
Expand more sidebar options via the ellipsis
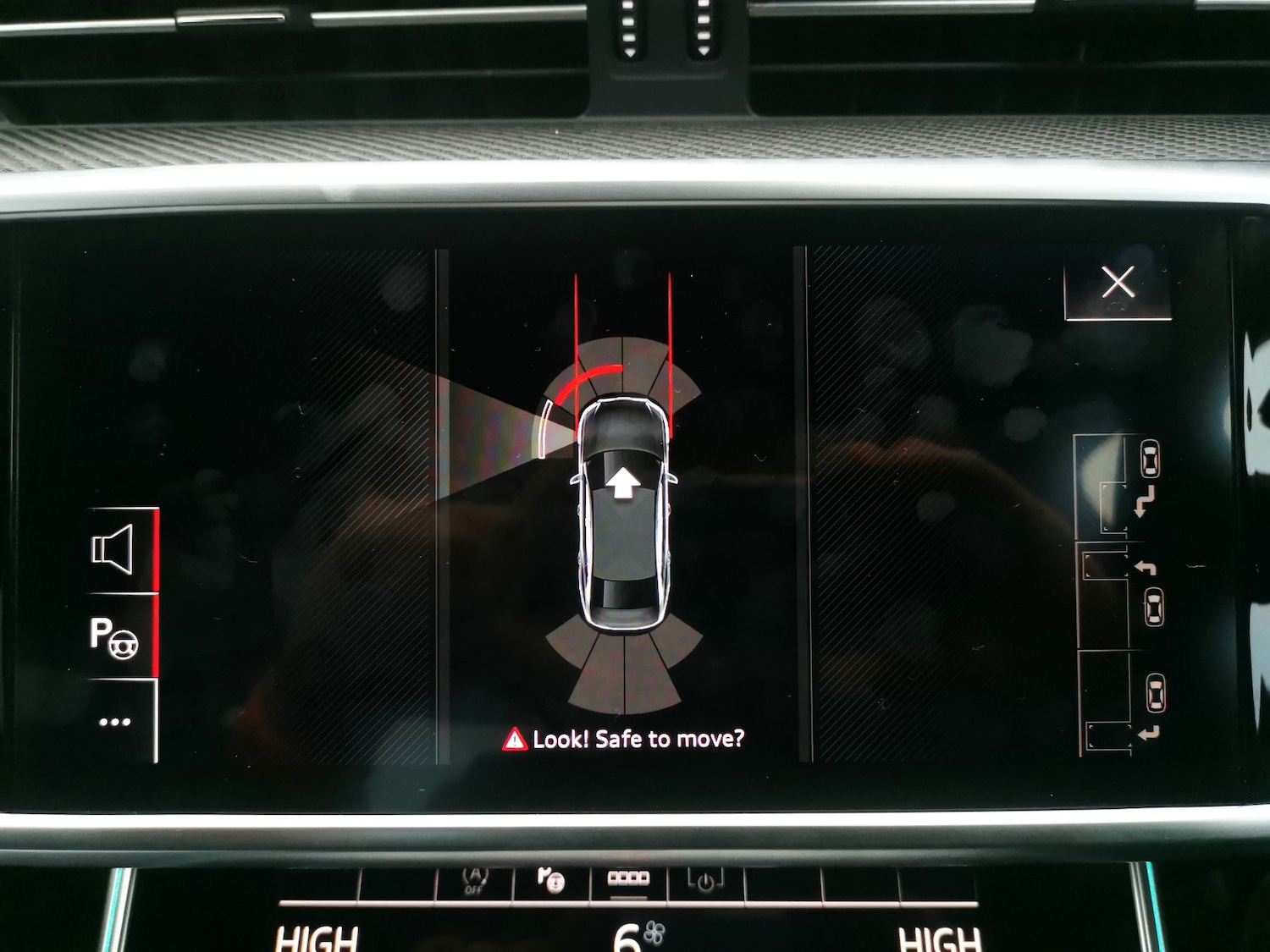point(116,721)
